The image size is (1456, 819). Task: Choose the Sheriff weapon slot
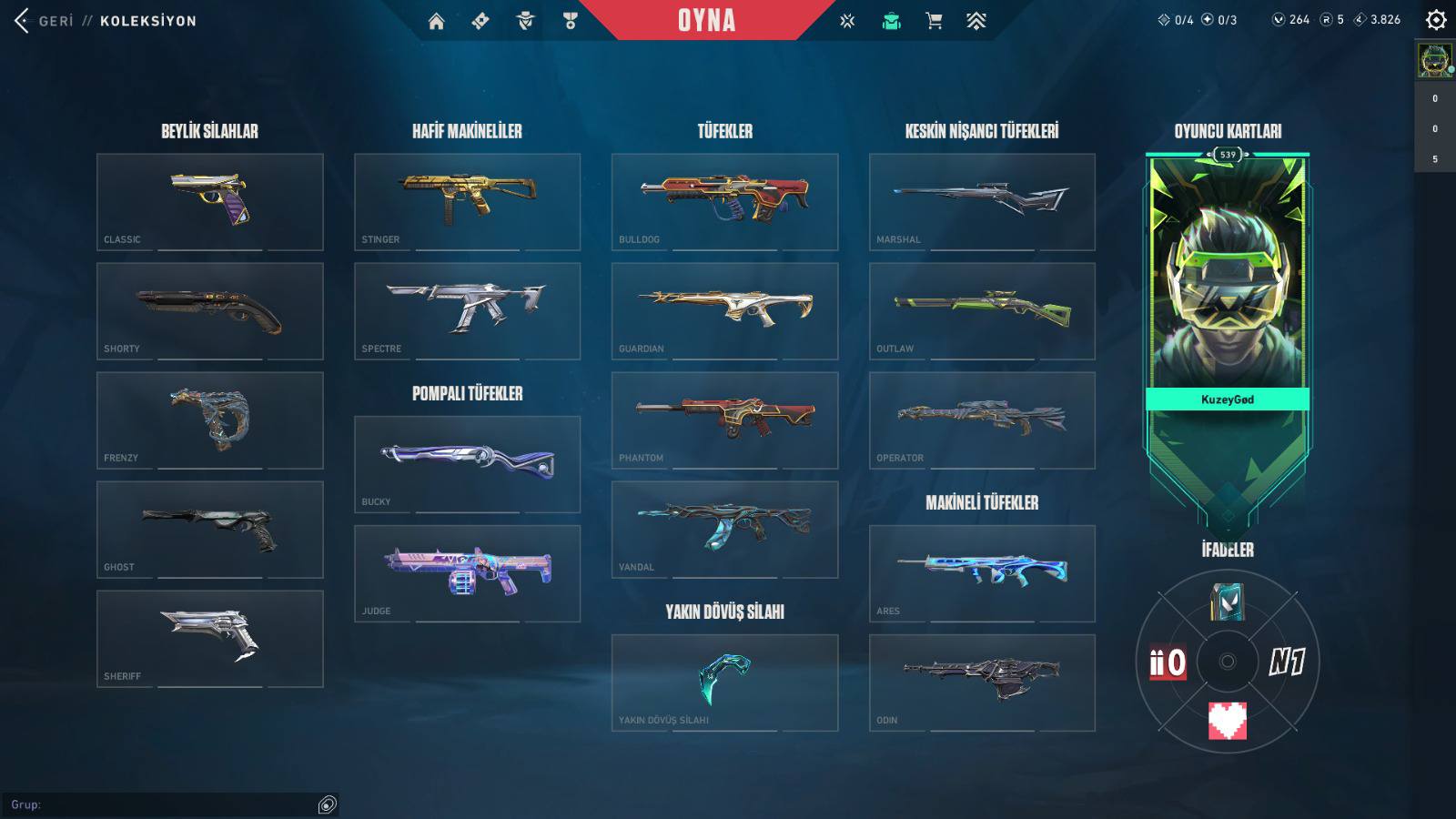tap(210, 638)
